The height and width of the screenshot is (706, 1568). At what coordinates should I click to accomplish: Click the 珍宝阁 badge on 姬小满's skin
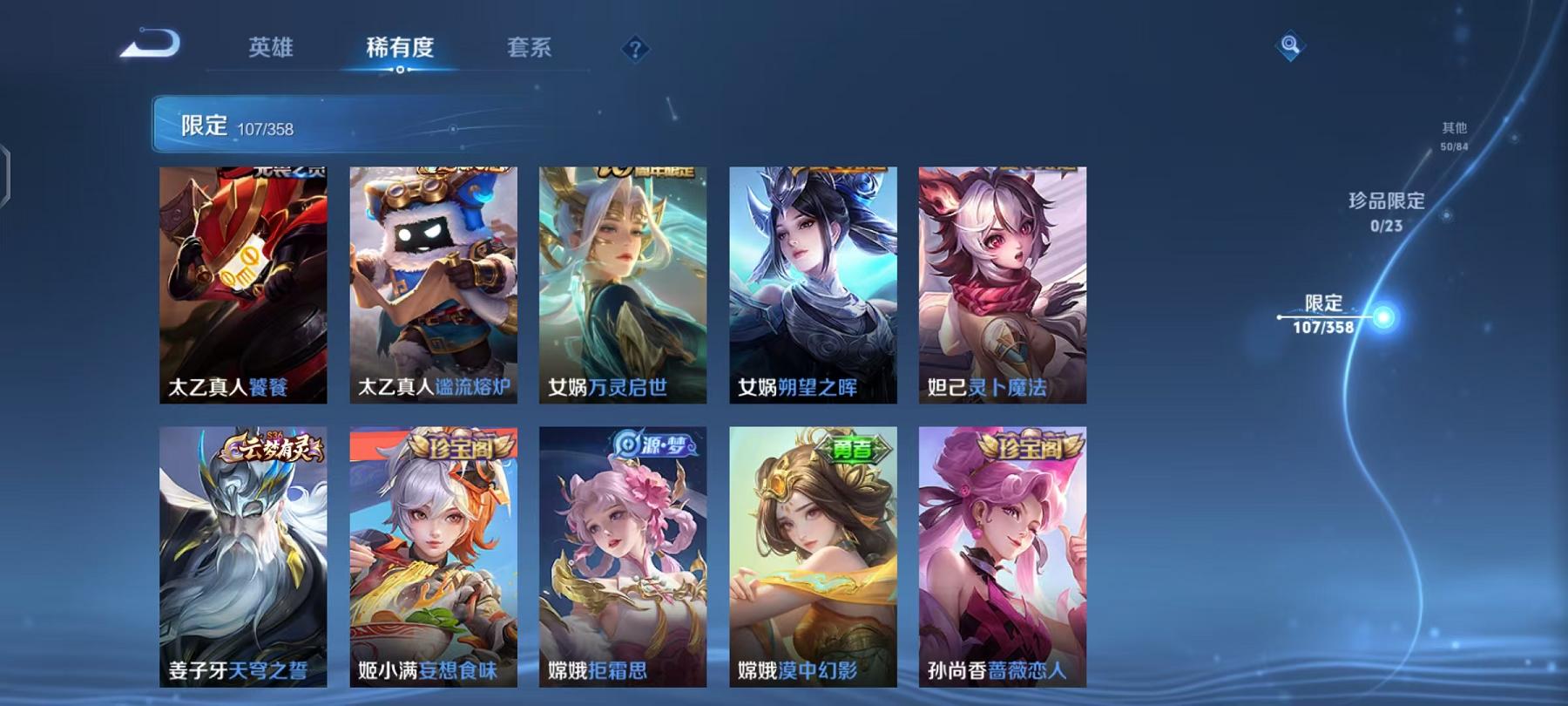(x=460, y=446)
